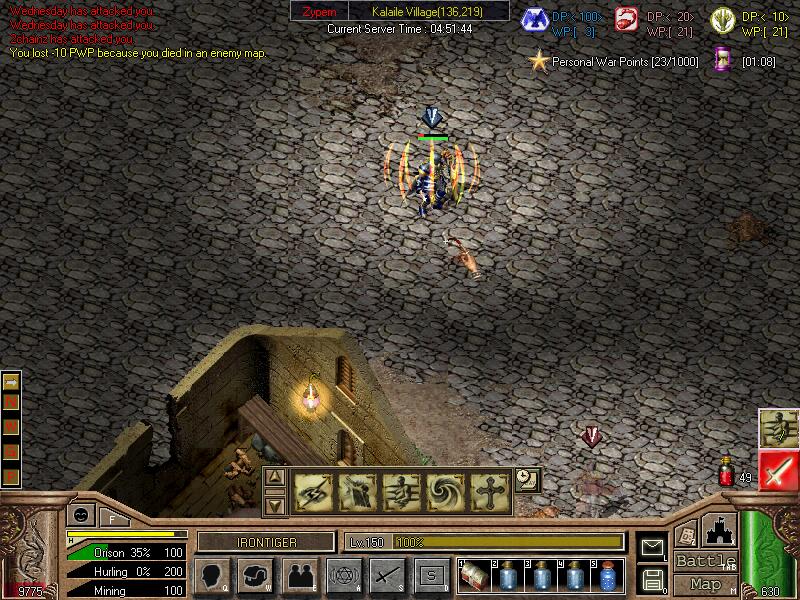
Task: Open the Map button
Action: [x=705, y=583]
